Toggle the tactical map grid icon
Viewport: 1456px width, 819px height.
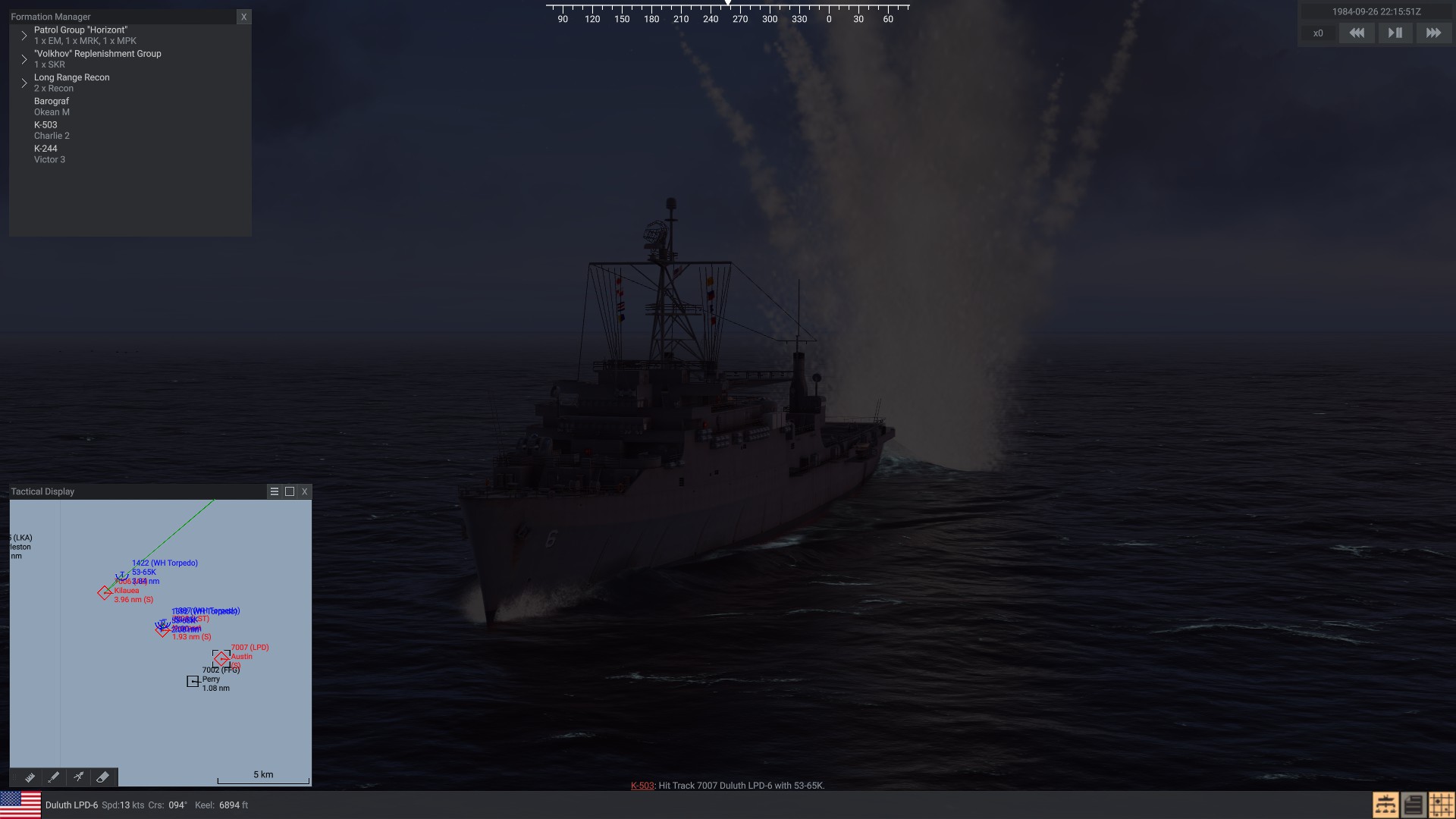point(1441,805)
